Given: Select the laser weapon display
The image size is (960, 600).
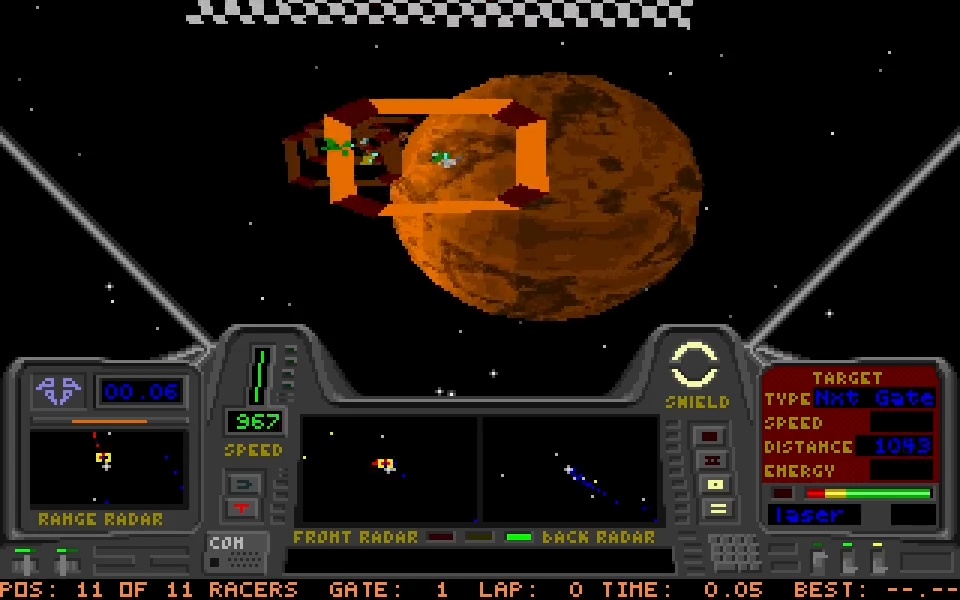Looking at the screenshot, I should [812, 515].
